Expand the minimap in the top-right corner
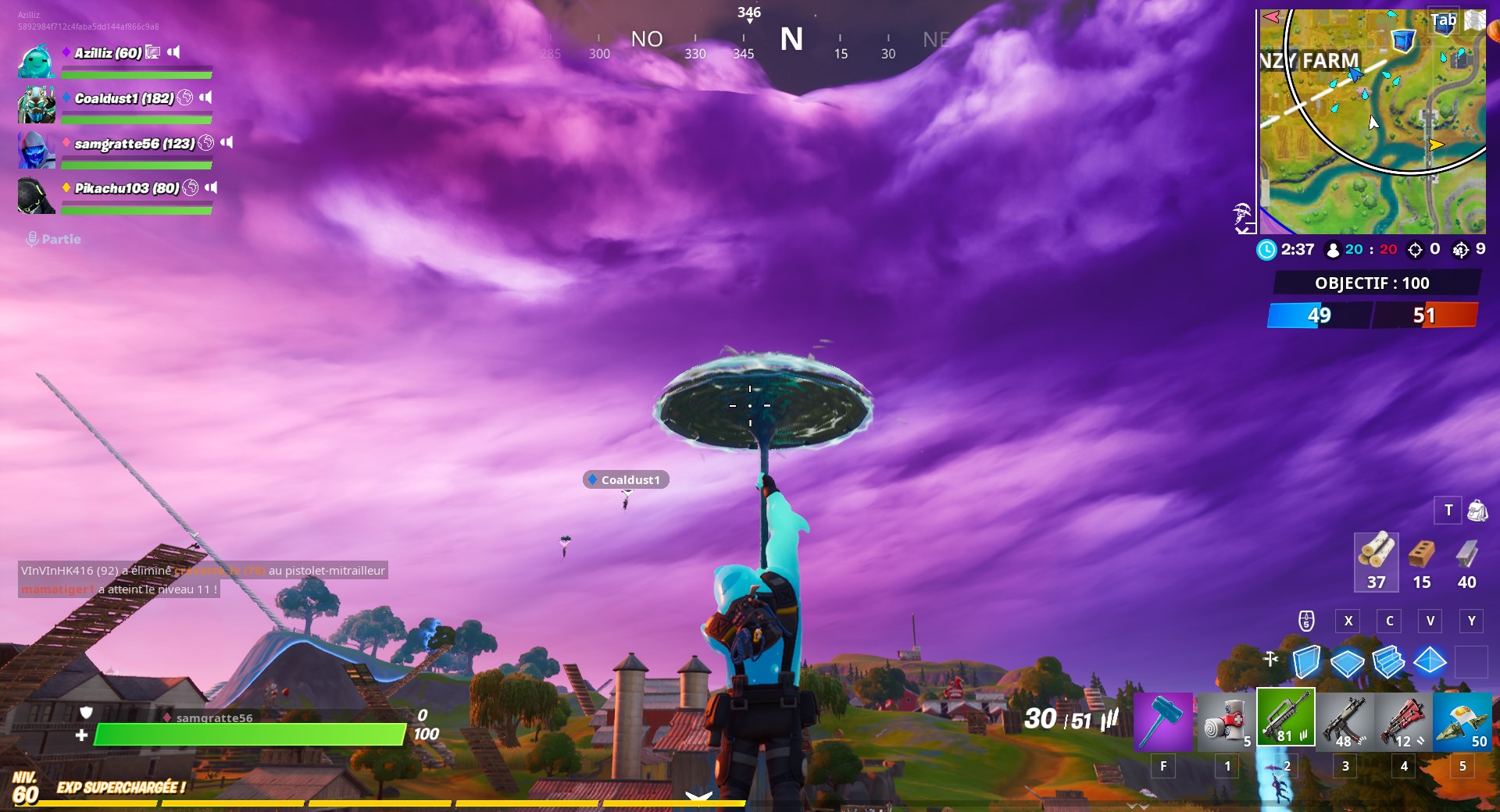This screenshot has width=1500, height=812. coord(1373,121)
